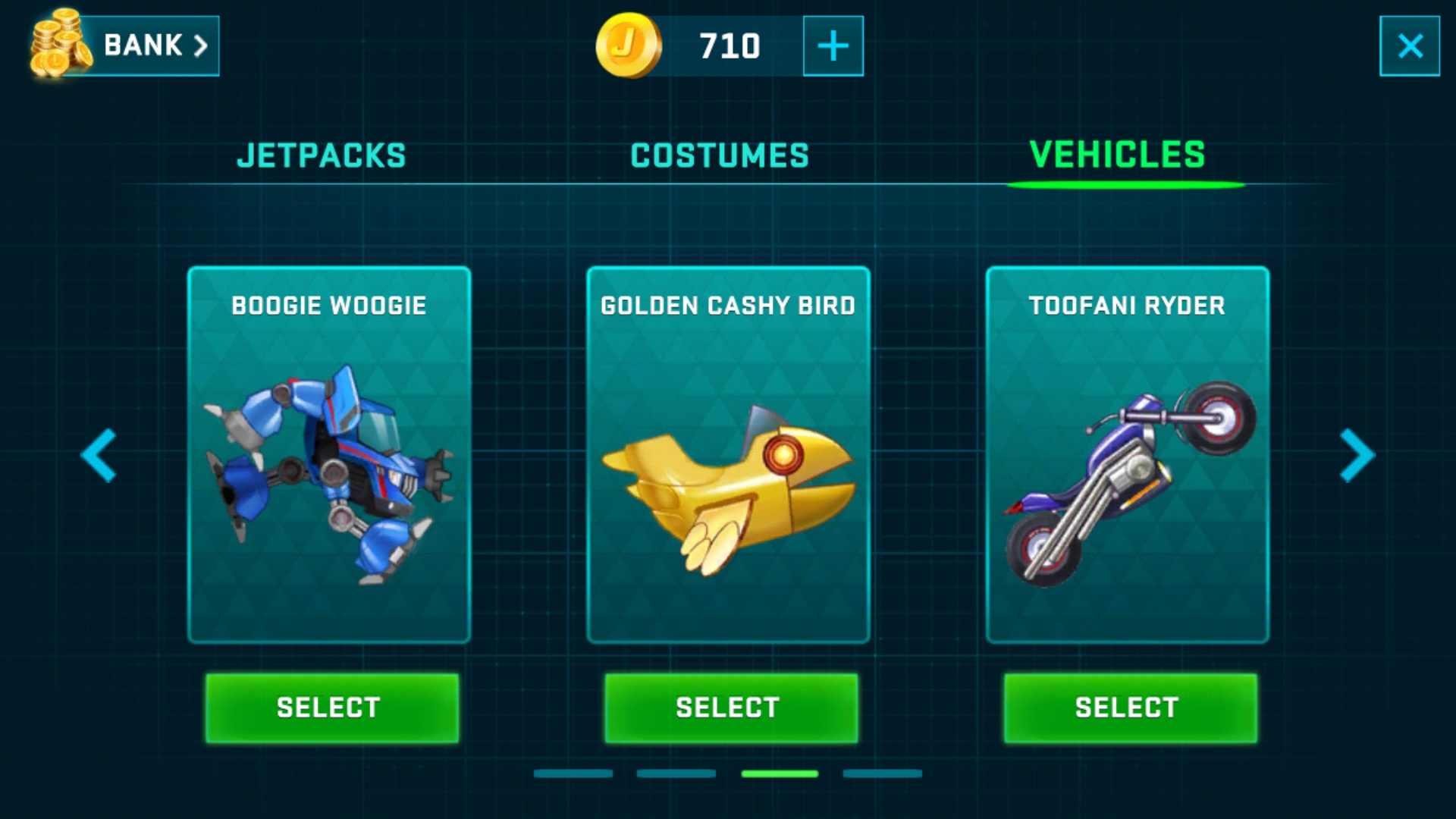Select button under Golden Cashy Bird
This screenshot has width=1456, height=819.
click(730, 708)
